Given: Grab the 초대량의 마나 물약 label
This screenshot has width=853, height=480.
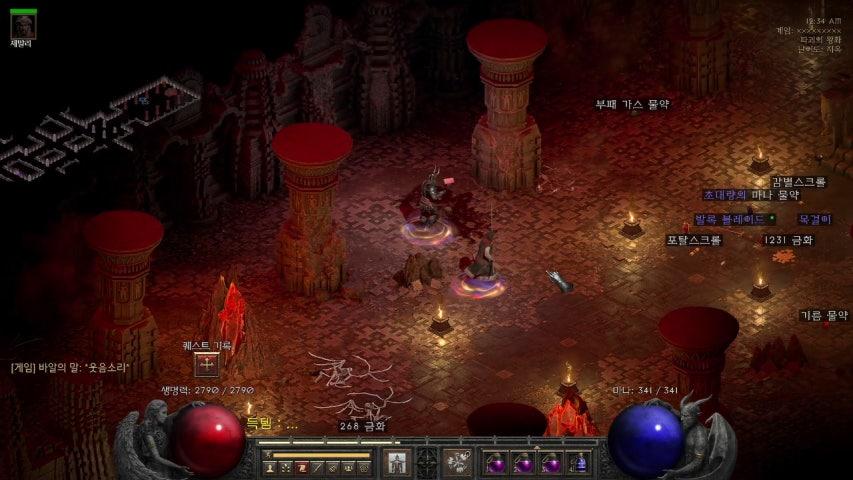Looking at the screenshot, I should [x=750, y=195].
